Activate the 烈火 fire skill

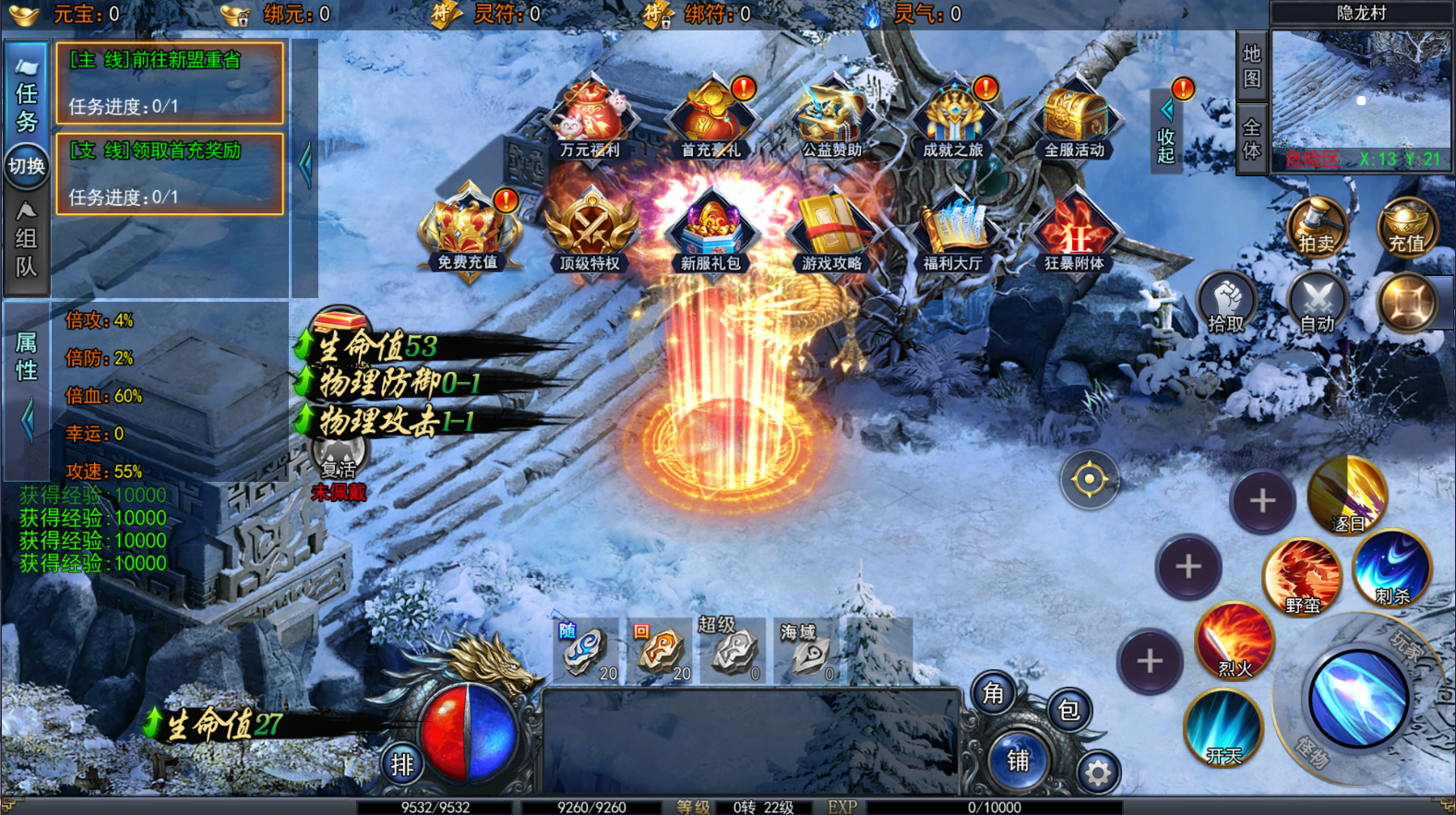[x=1235, y=641]
